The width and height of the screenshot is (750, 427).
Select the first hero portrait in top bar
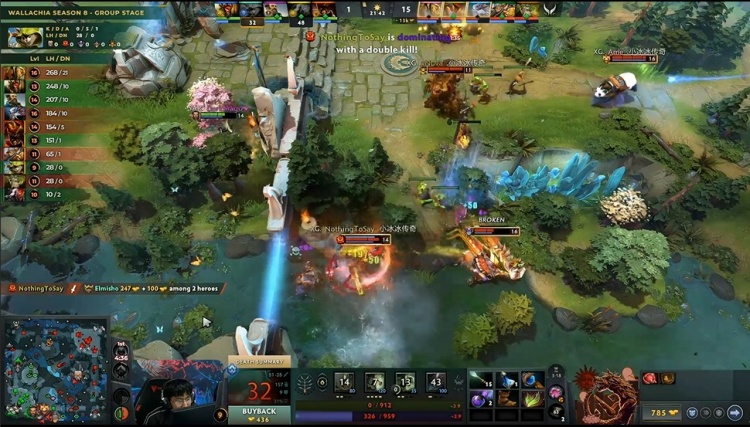point(226,10)
